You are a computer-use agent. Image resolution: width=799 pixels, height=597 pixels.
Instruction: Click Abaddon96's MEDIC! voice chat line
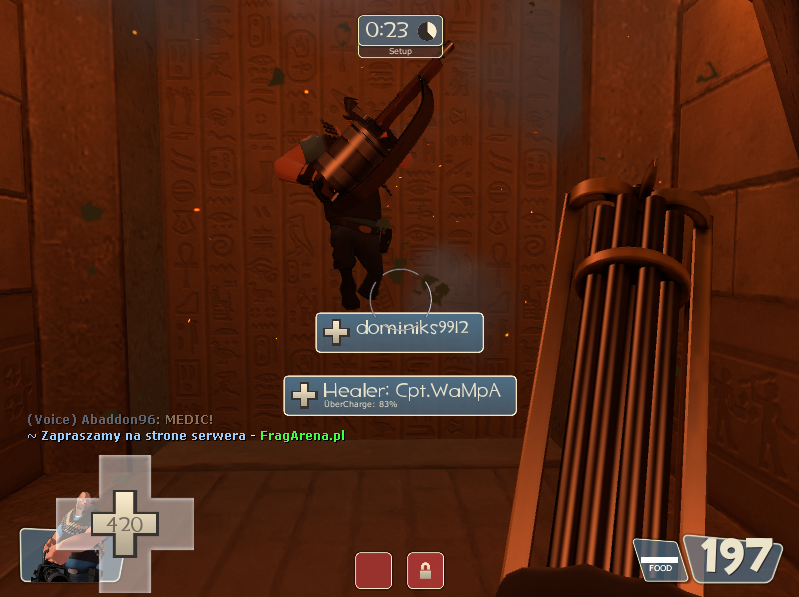point(119,419)
